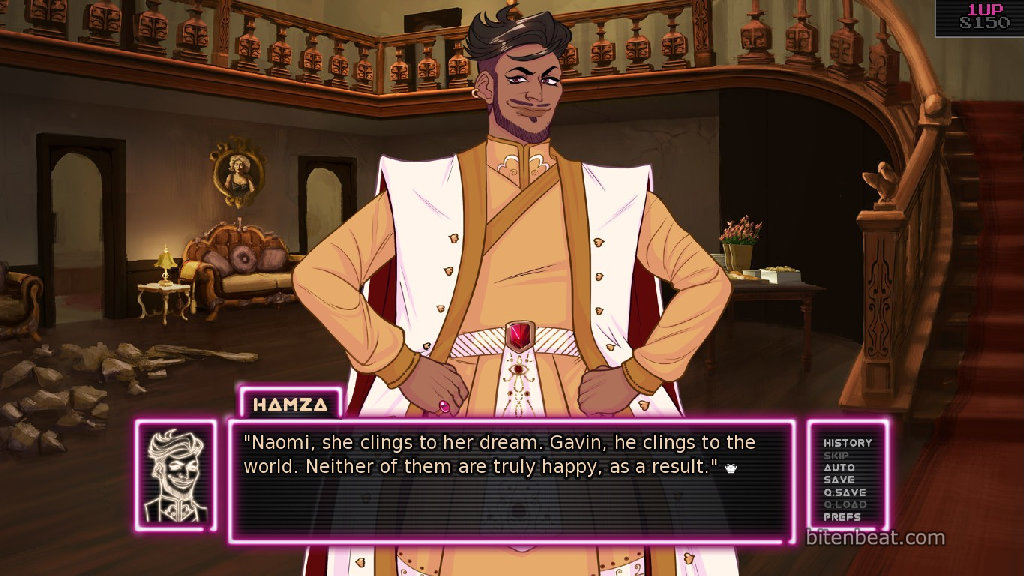Click the Skip option

tap(836, 455)
